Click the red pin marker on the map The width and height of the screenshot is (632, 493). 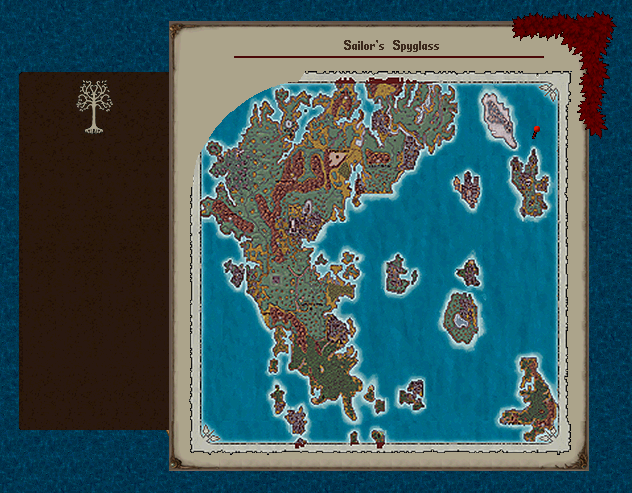click(536, 131)
